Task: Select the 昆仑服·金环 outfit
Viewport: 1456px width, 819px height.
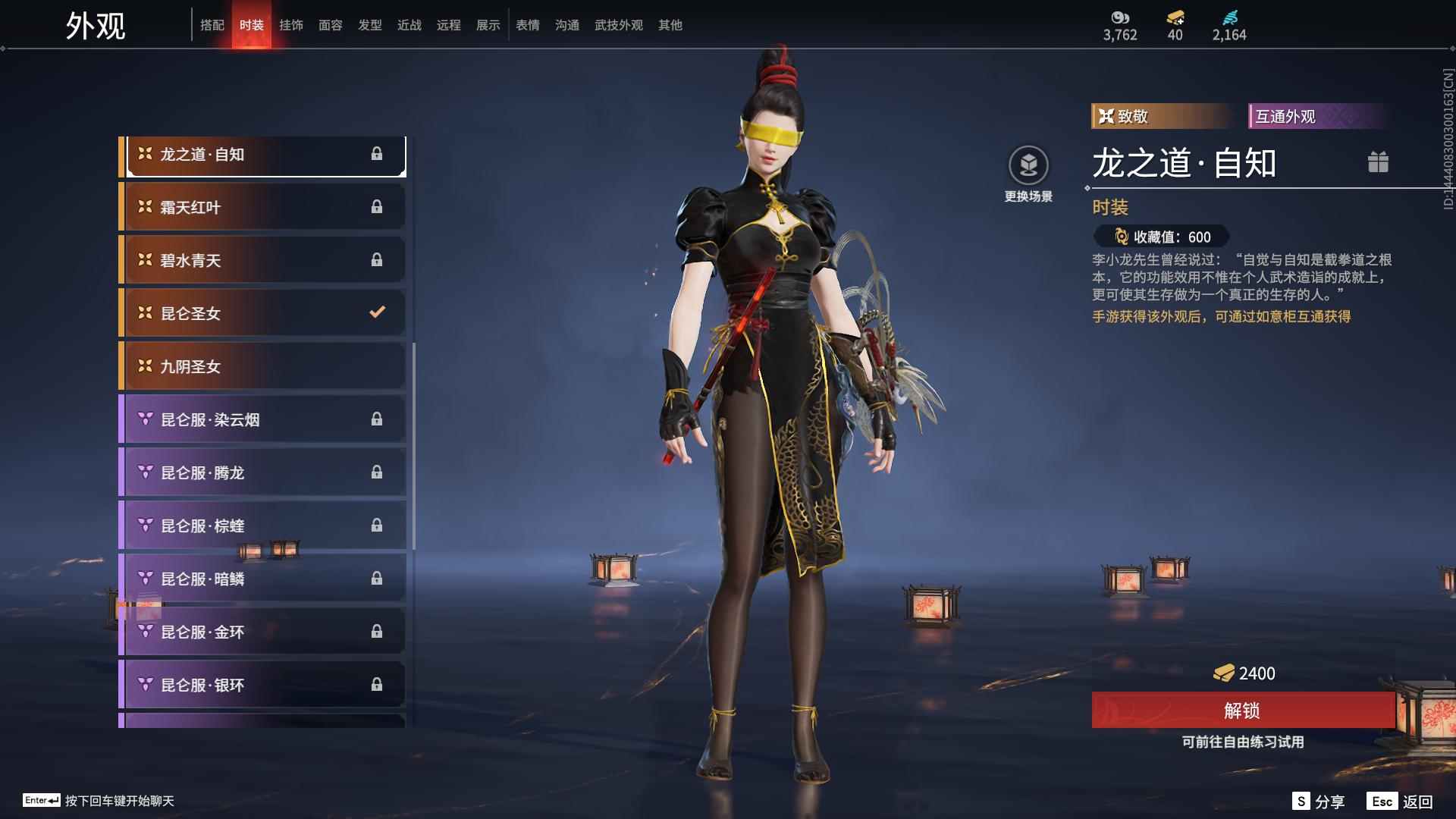Action: coord(262,632)
